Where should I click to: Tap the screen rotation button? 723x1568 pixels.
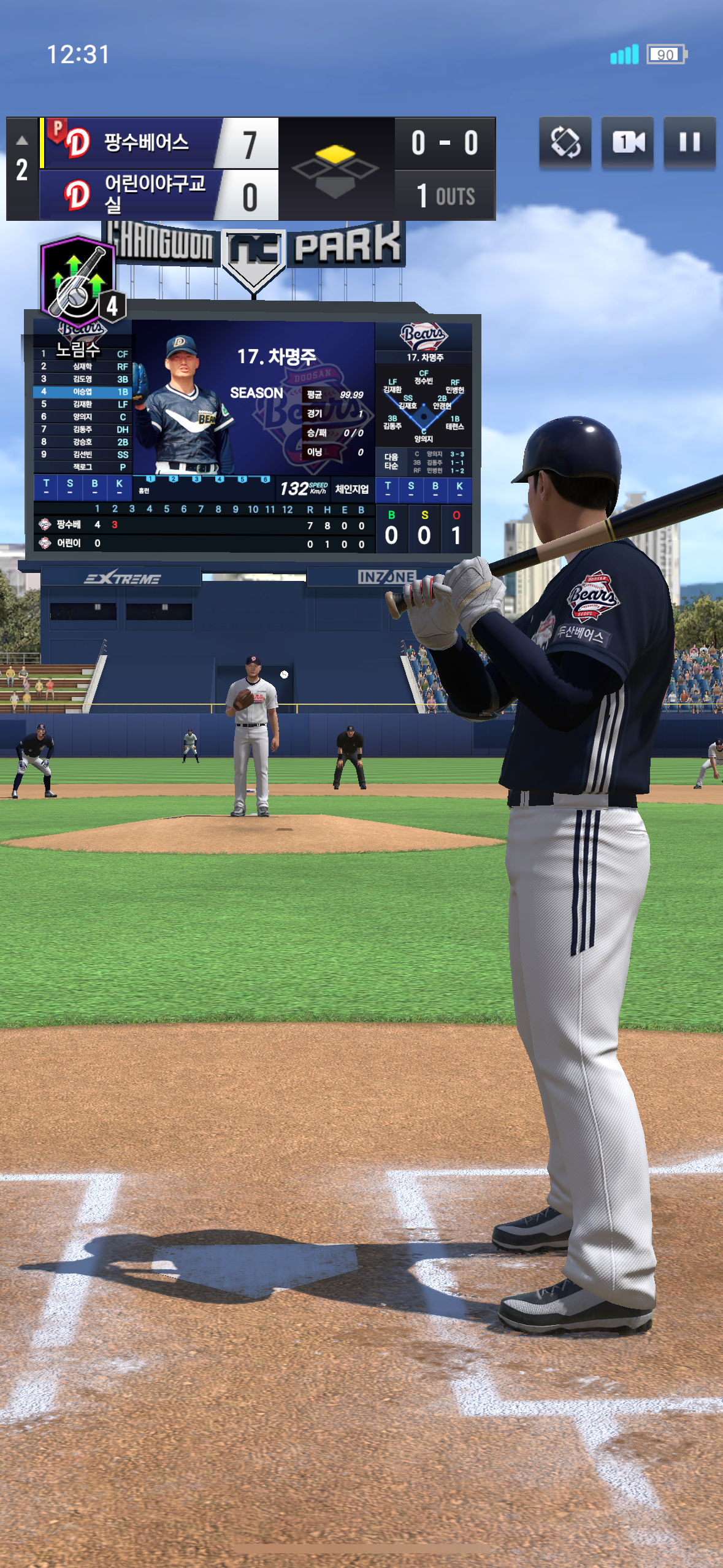click(565, 142)
